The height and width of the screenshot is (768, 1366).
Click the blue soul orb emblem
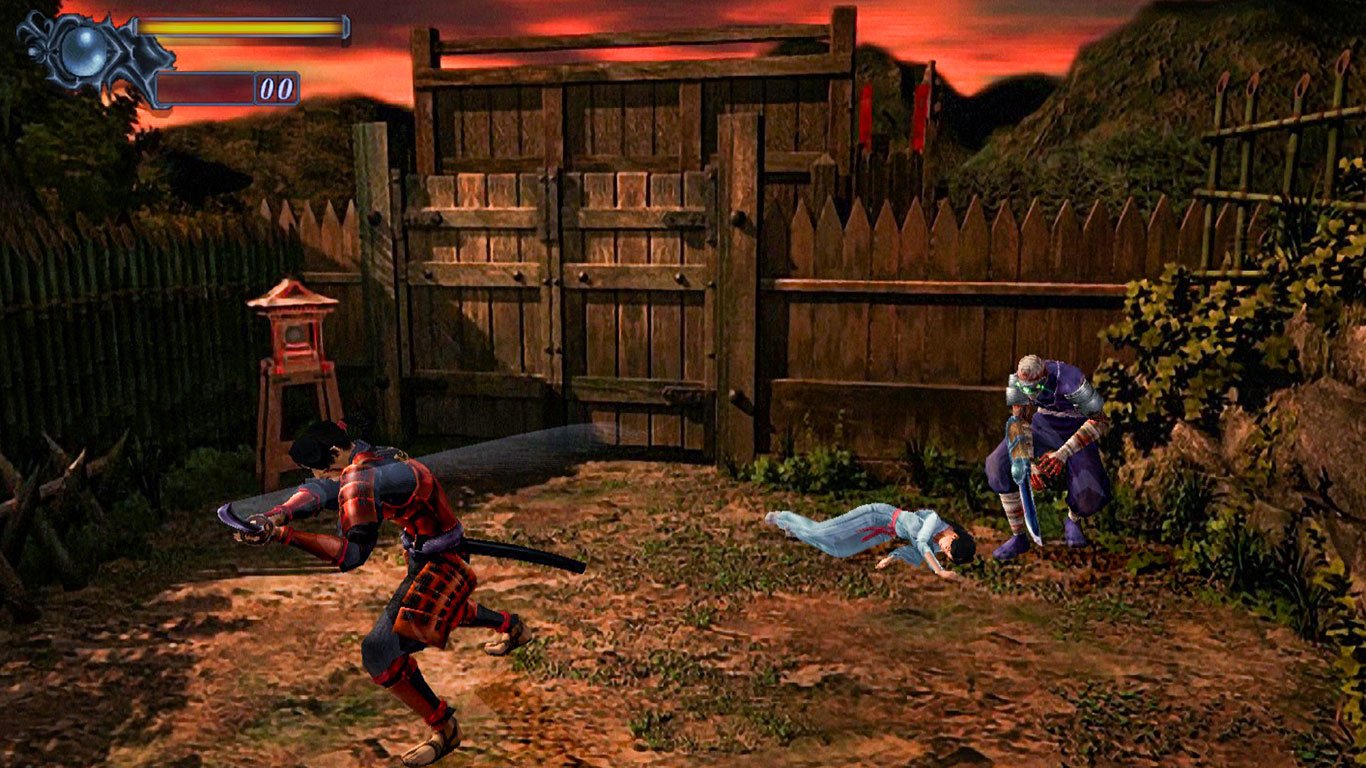85,45
